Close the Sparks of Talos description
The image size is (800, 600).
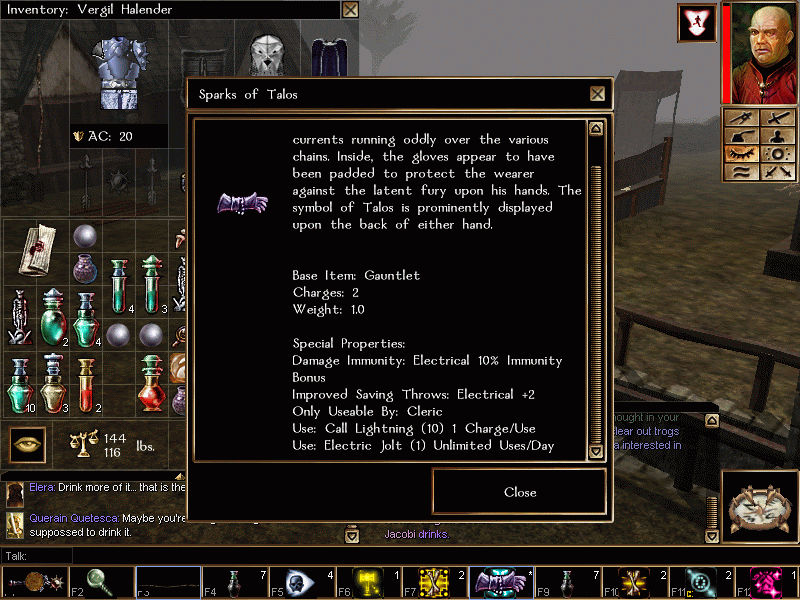coord(519,492)
